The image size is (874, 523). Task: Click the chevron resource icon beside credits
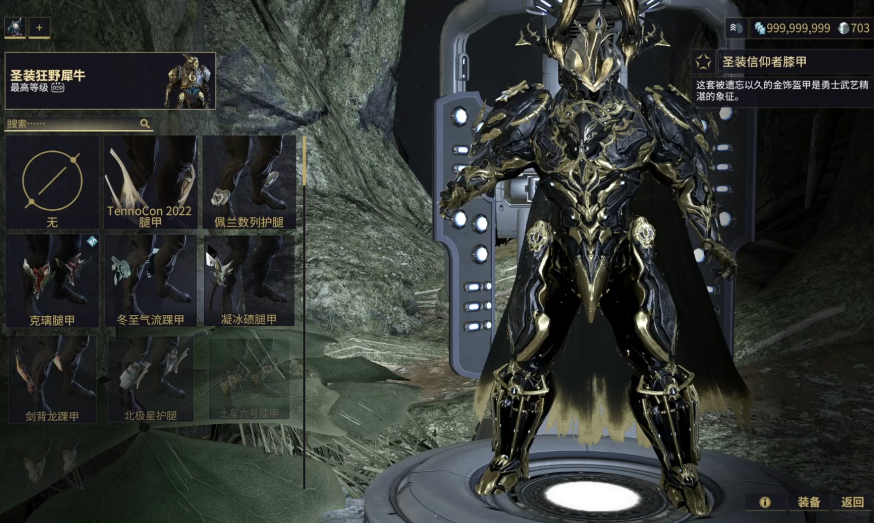734,28
